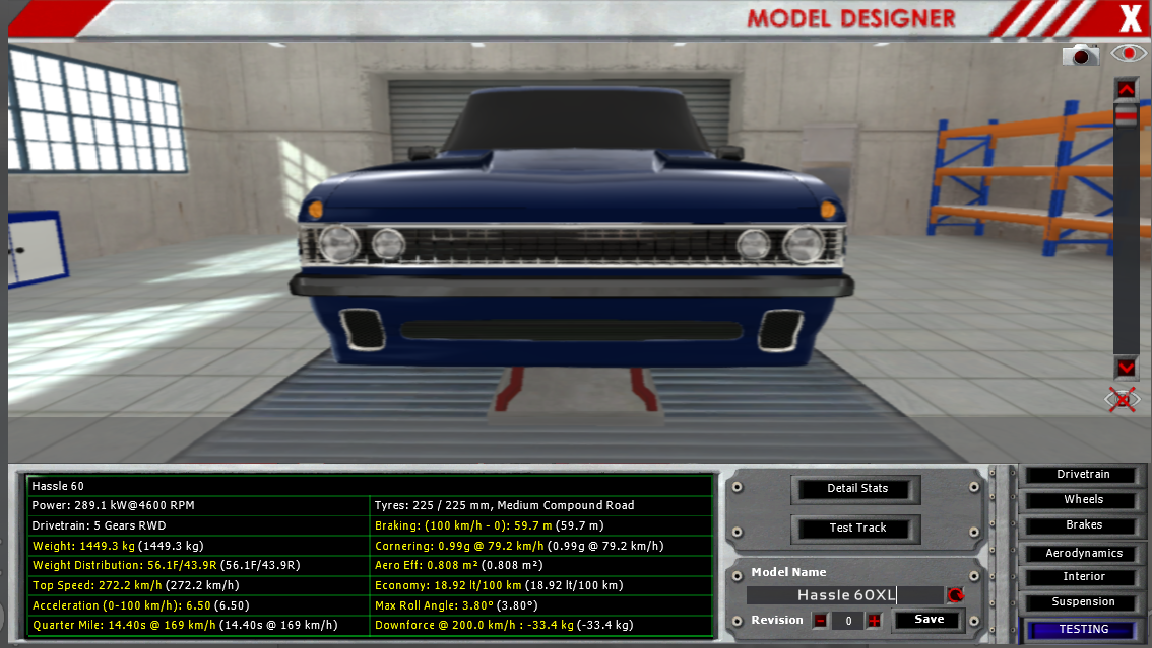Launch the Test Track
Viewport: 1152px width, 648px height.
point(857,528)
